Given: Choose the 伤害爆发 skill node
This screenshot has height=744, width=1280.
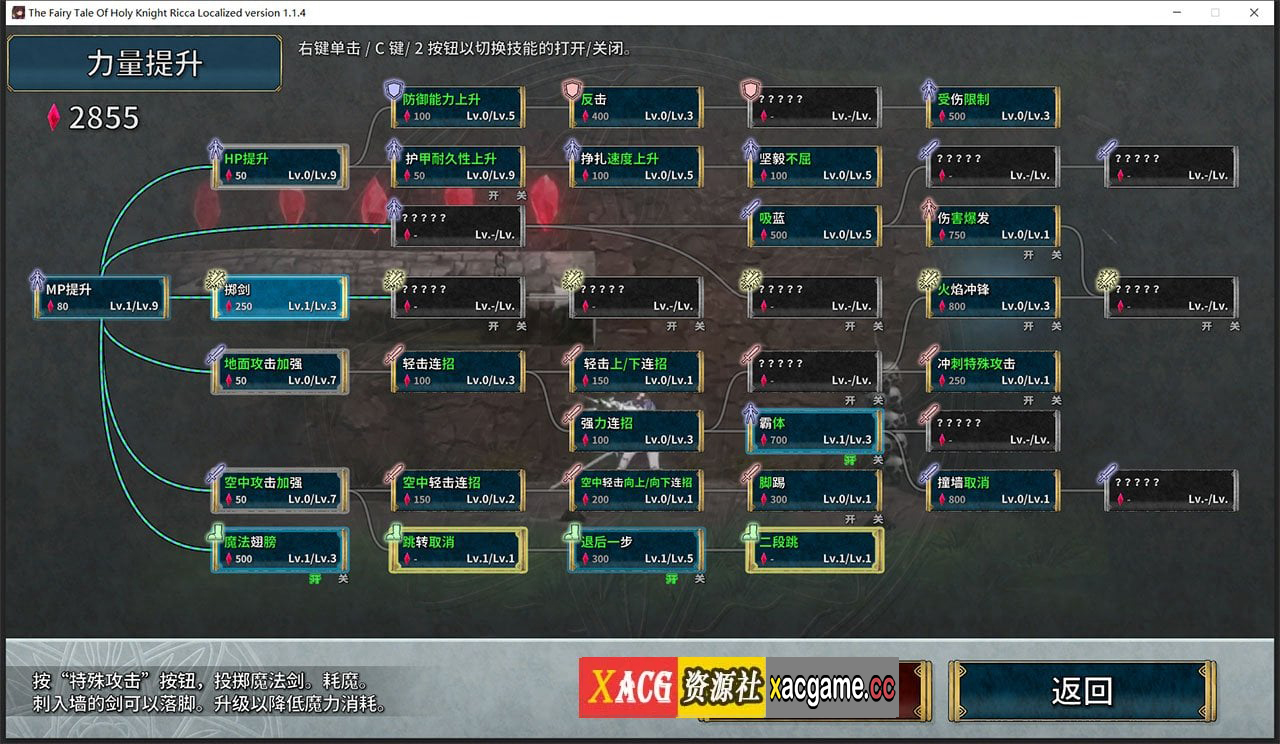Looking at the screenshot, I should coord(993,226).
